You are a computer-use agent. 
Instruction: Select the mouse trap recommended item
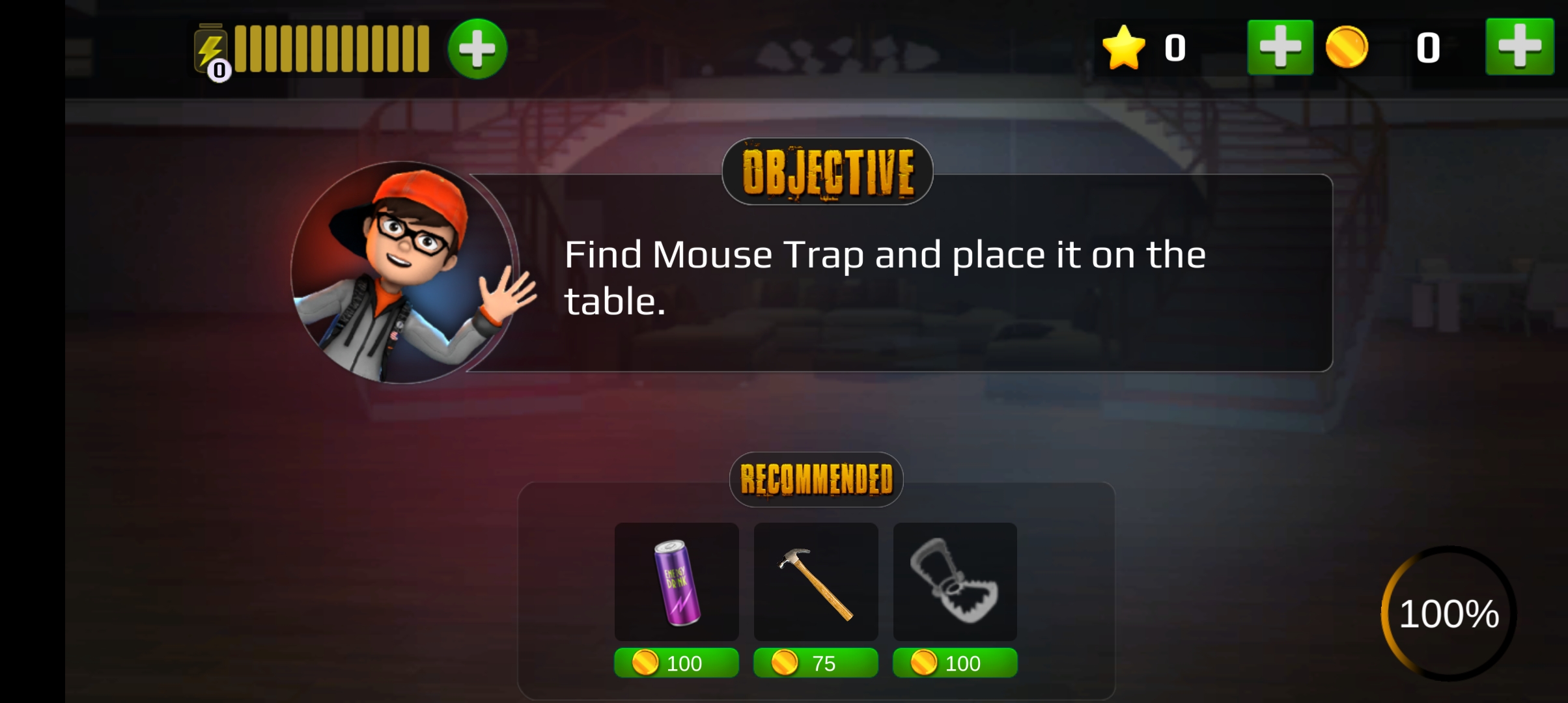click(x=955, y=581)
